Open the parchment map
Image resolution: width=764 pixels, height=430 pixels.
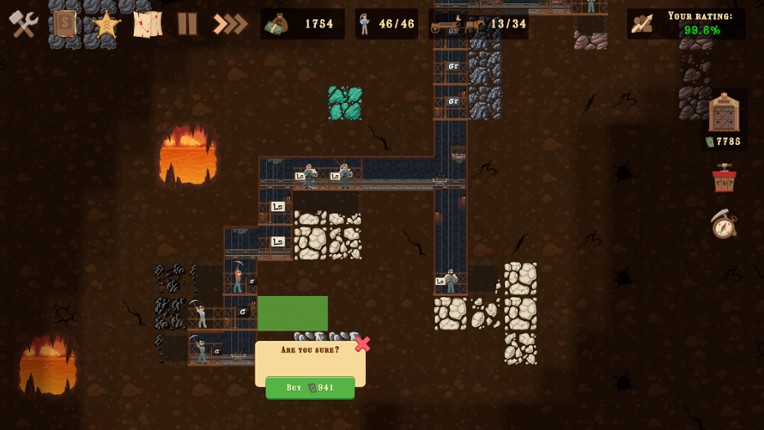(x=147, y=24)
